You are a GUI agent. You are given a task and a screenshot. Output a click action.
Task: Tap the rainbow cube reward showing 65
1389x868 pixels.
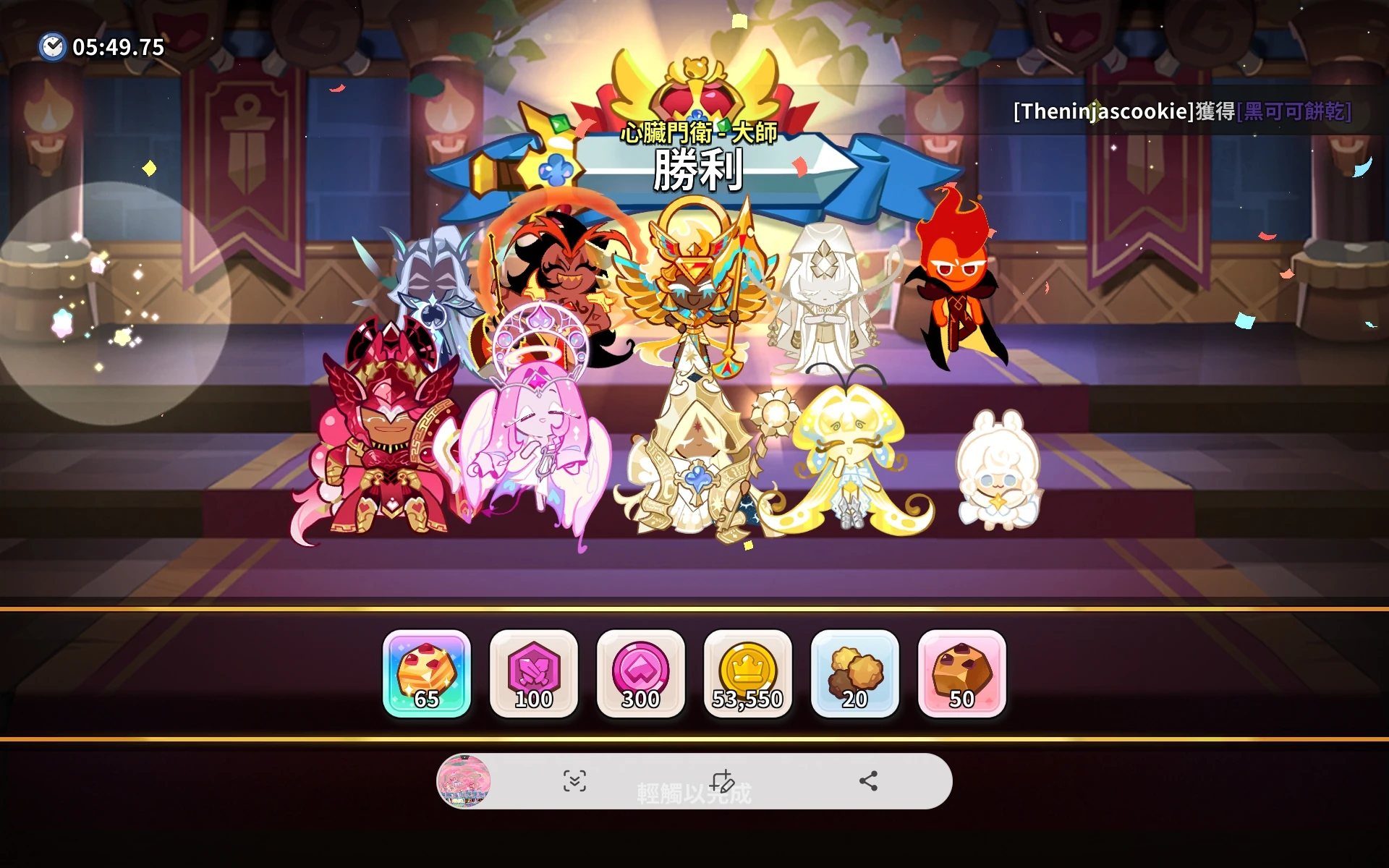(x=427, y=674)
